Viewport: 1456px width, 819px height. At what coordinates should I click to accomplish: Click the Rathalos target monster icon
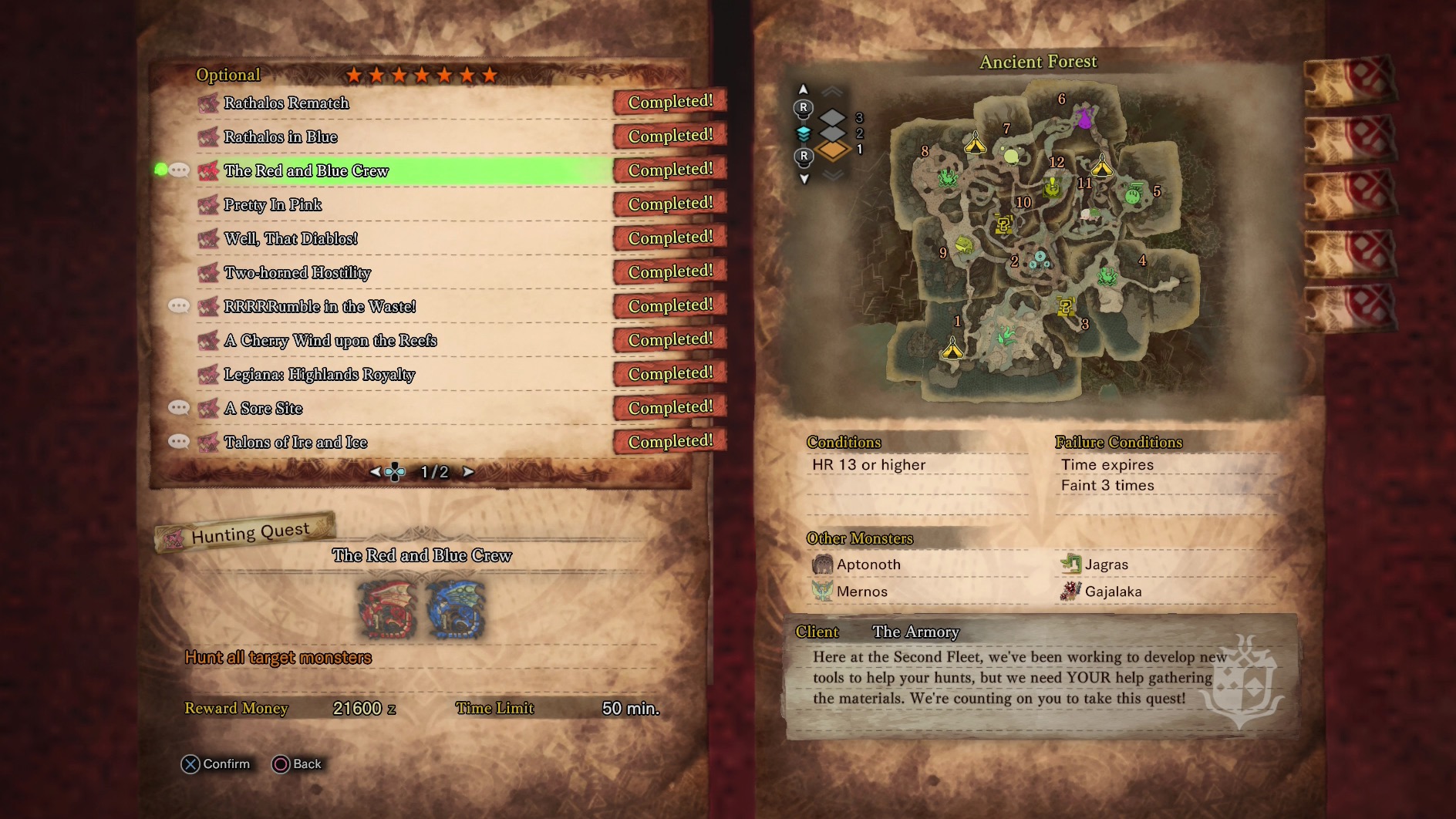(x=389, y=609)
